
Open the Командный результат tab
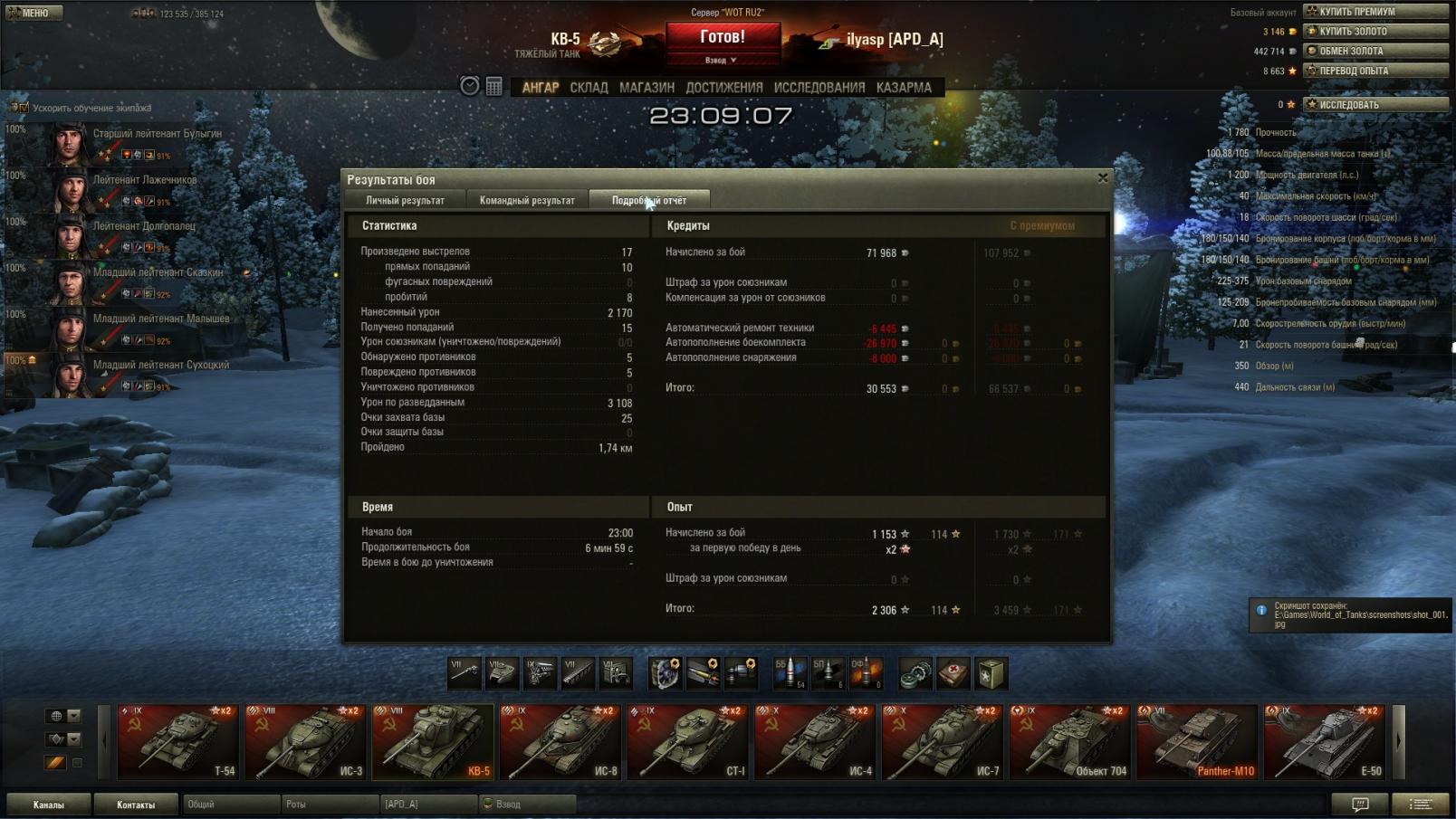pos(527,200)
